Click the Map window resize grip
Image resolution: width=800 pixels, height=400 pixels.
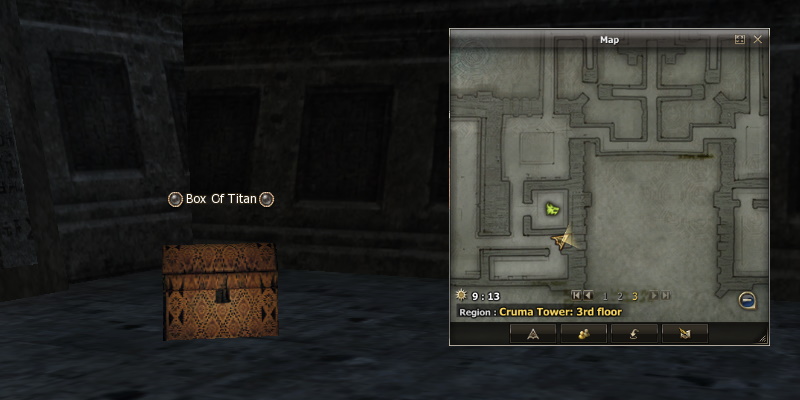point(764,340)
